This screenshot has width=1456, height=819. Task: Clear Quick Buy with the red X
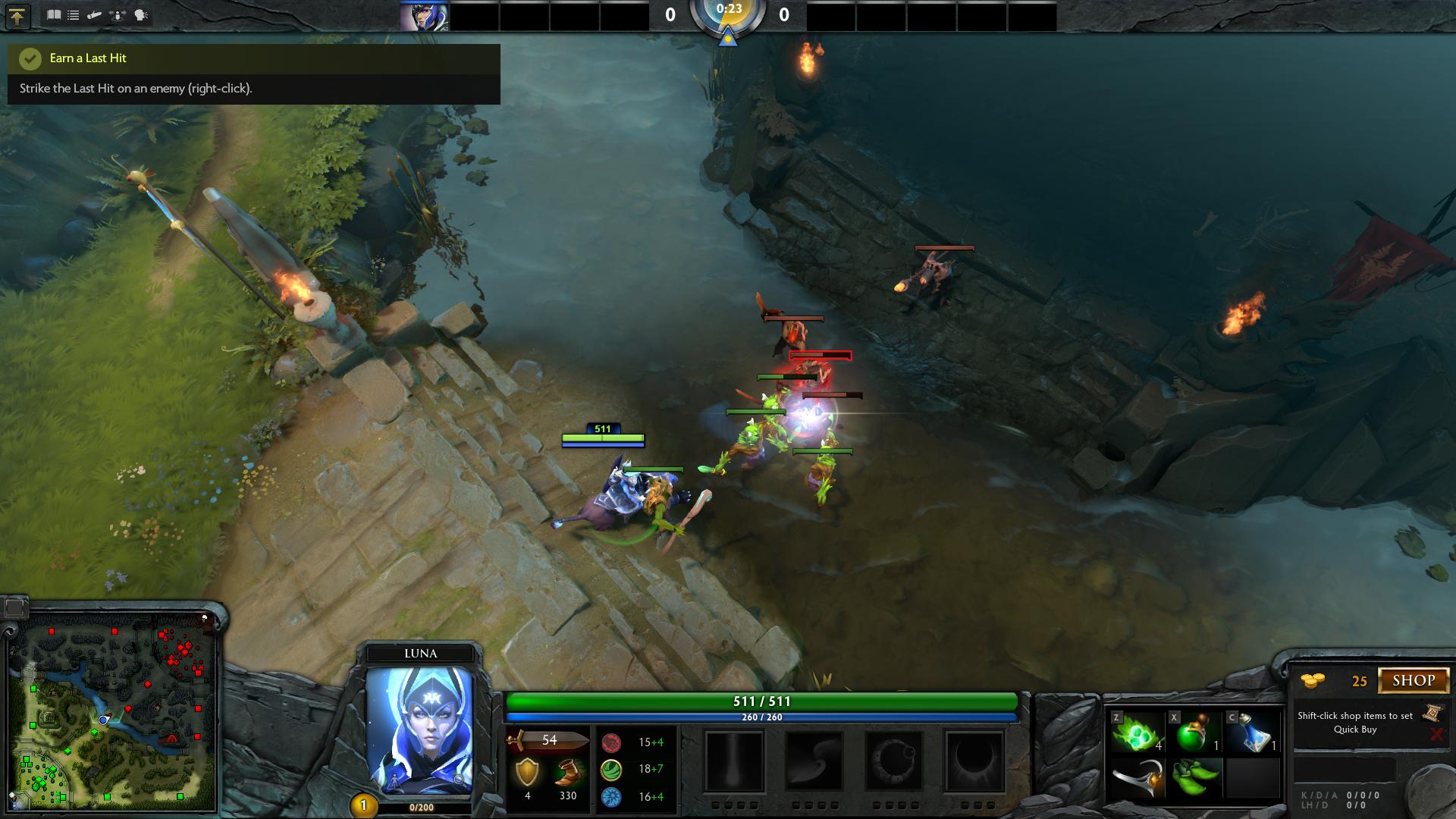pyautogui.click(x=1436, y=734)
